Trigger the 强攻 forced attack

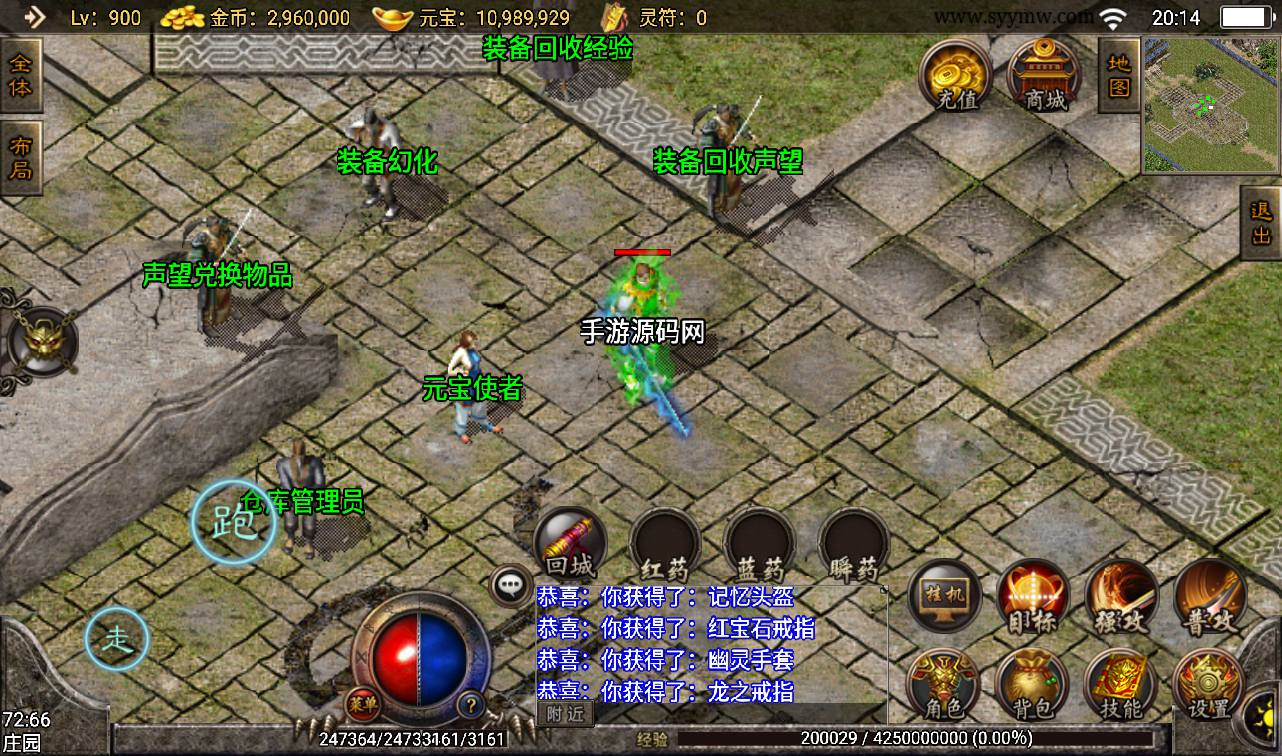pos(1122,598)
